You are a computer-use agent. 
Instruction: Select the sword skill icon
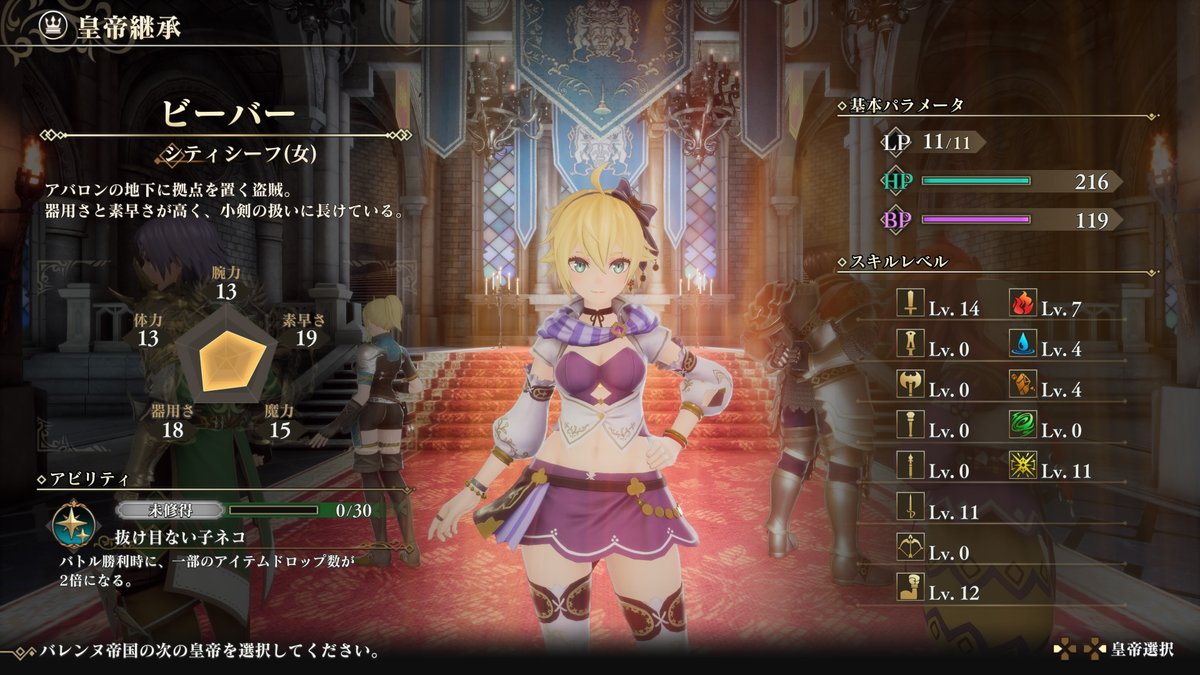pyautogui.click(x=911, y=308)
